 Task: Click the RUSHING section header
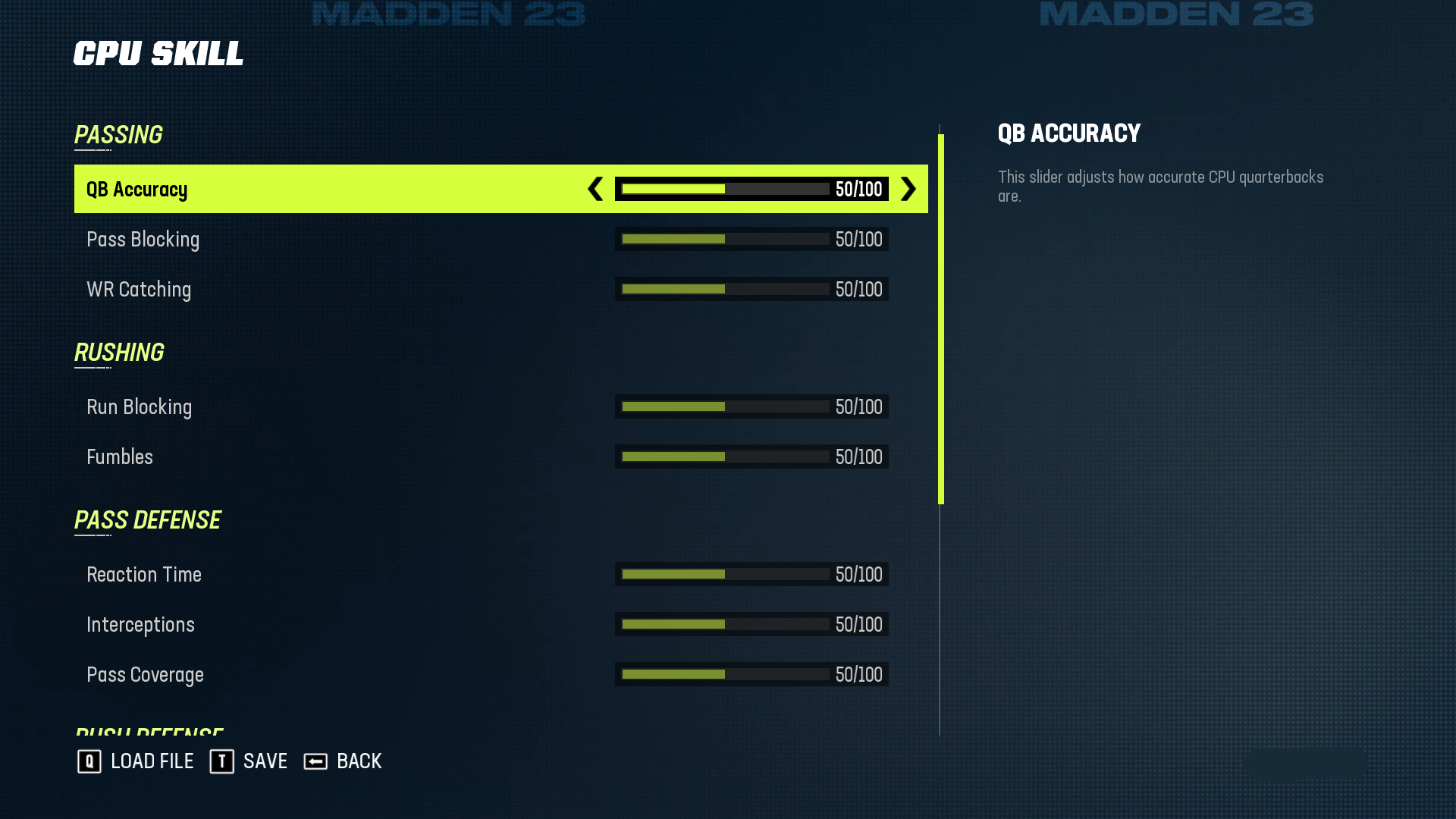pyautogui.click(x=119, y=352)
